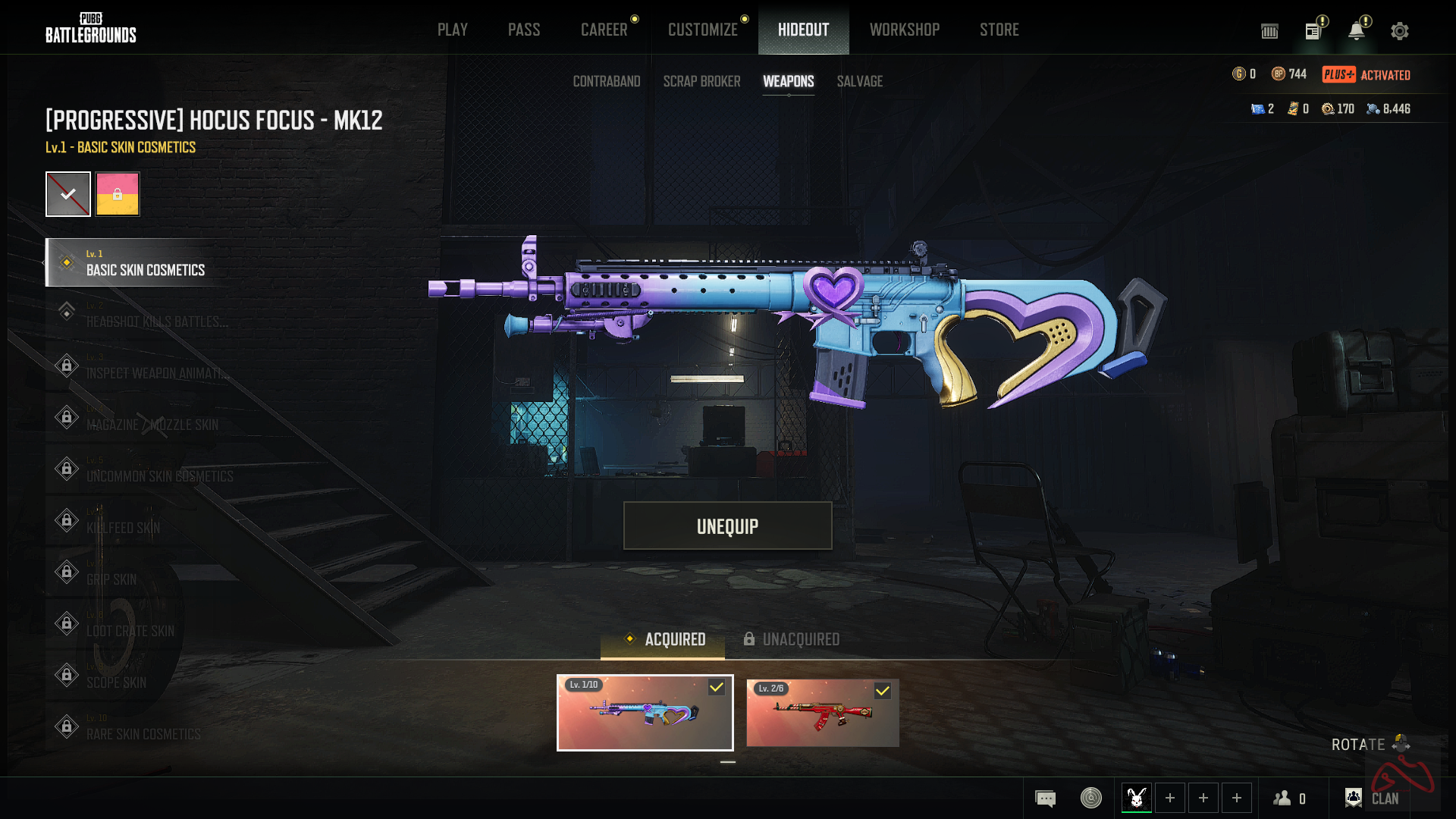Select the SALVAGE tab
This screenshot has width=1456, height=819.
coord(859,81)
